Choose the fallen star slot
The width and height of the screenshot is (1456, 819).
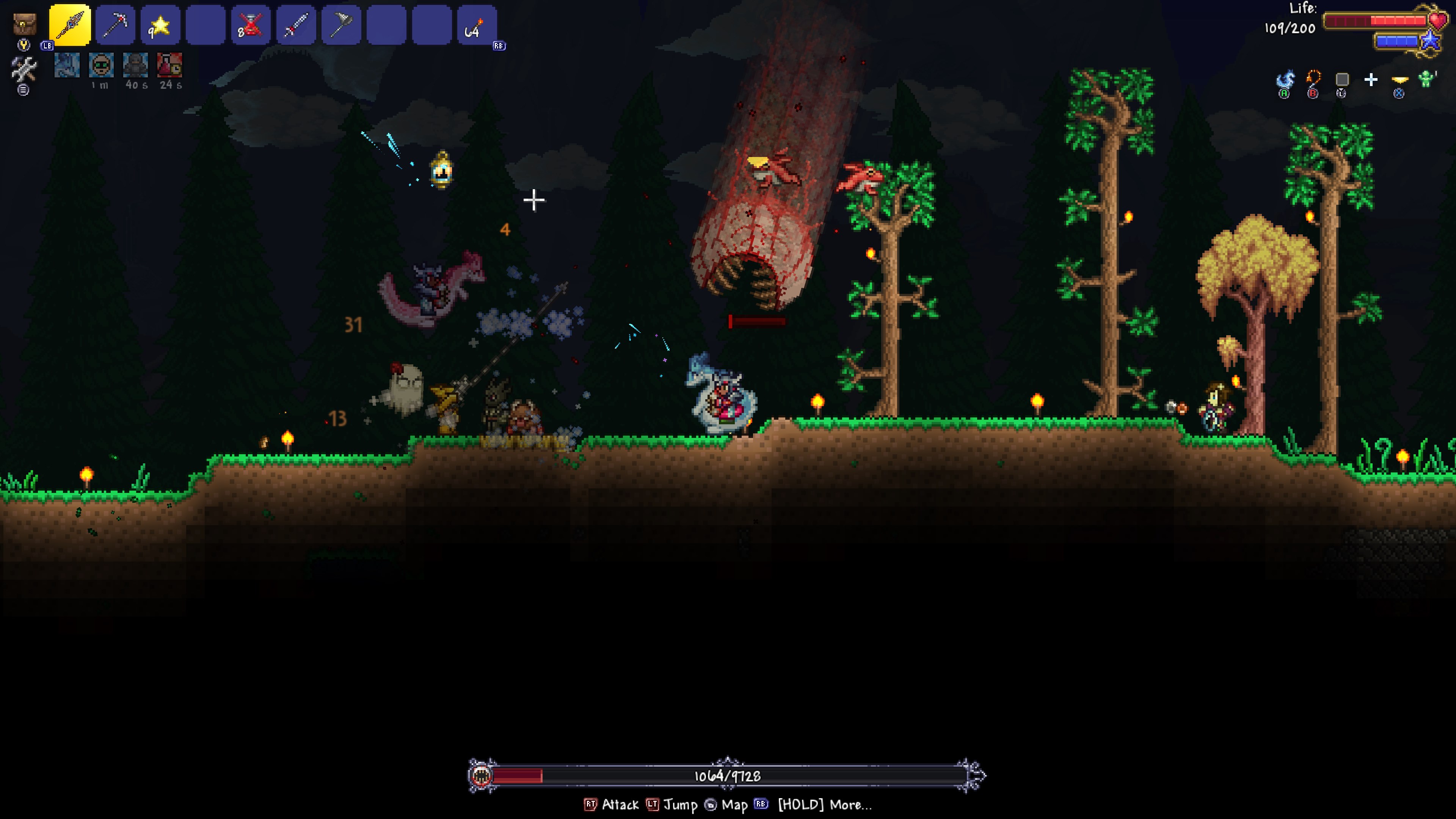click(160, 25)
